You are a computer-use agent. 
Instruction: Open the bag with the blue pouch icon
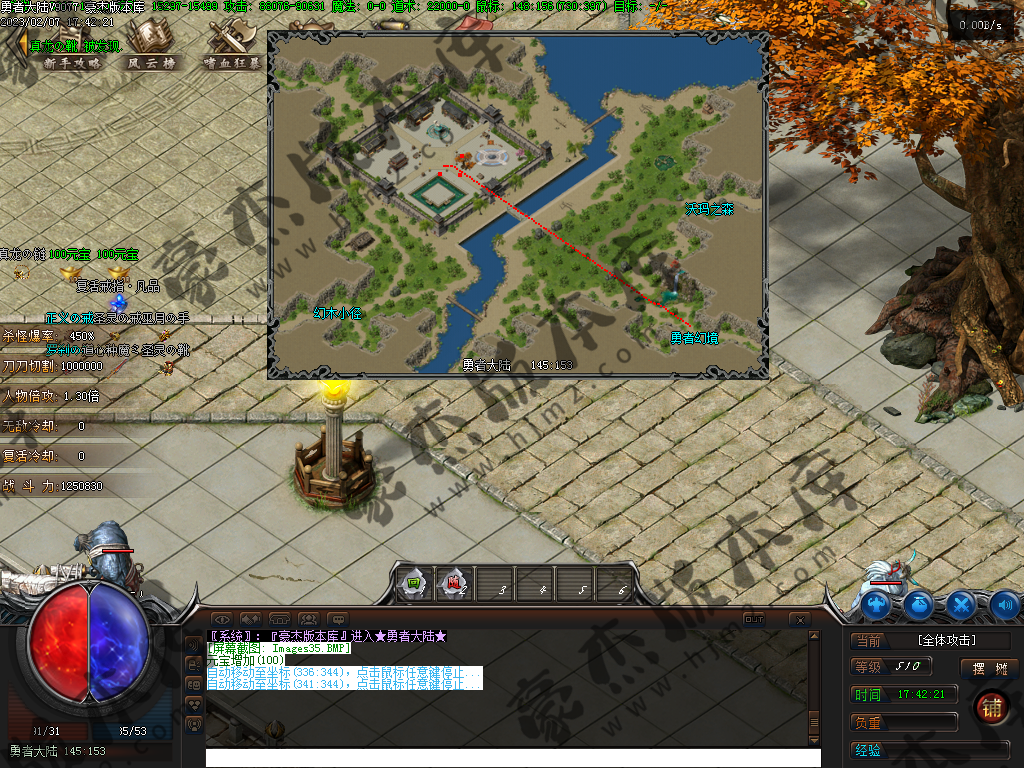919,604
